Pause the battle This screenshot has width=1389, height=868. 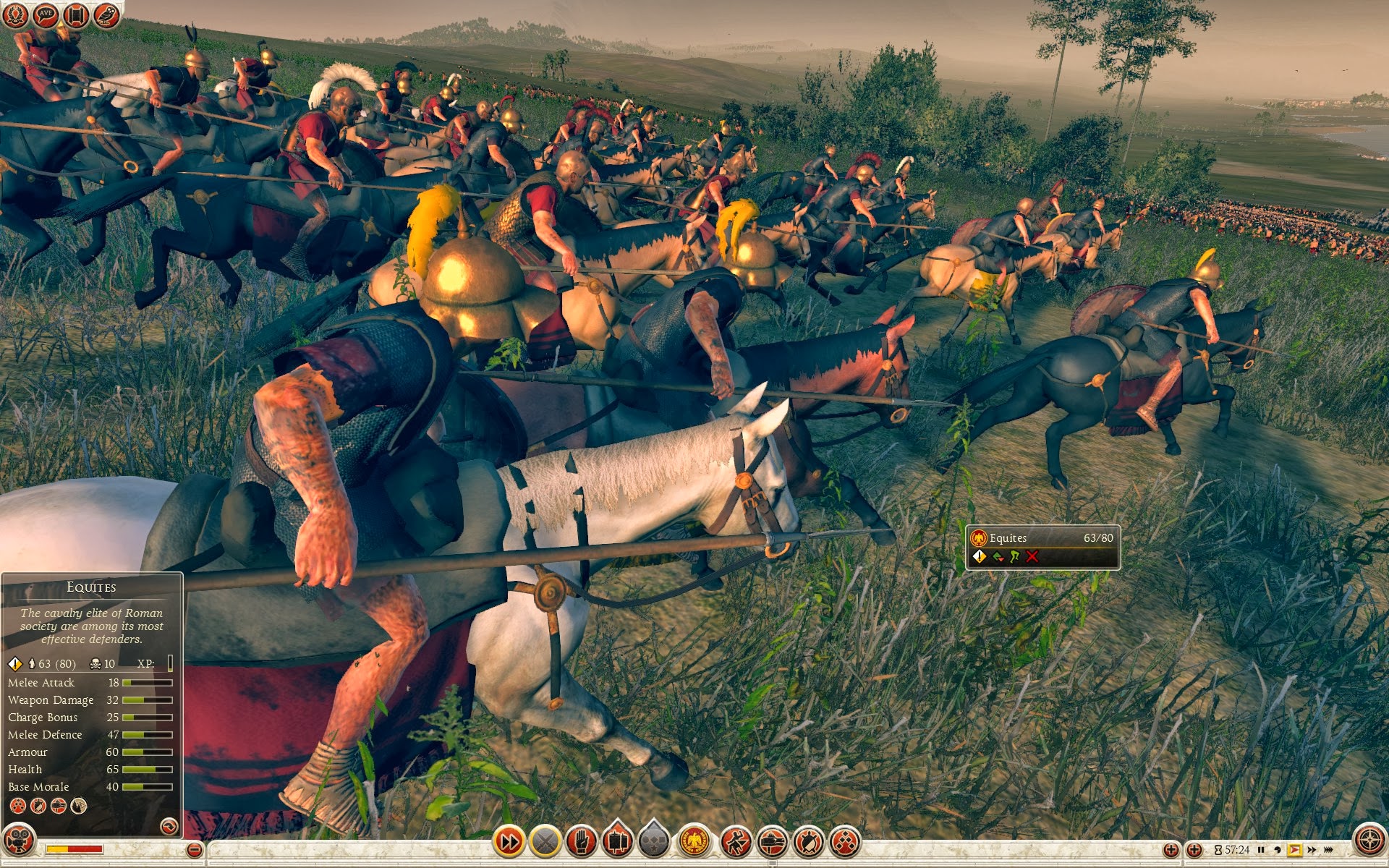(x=1261, y=850)
